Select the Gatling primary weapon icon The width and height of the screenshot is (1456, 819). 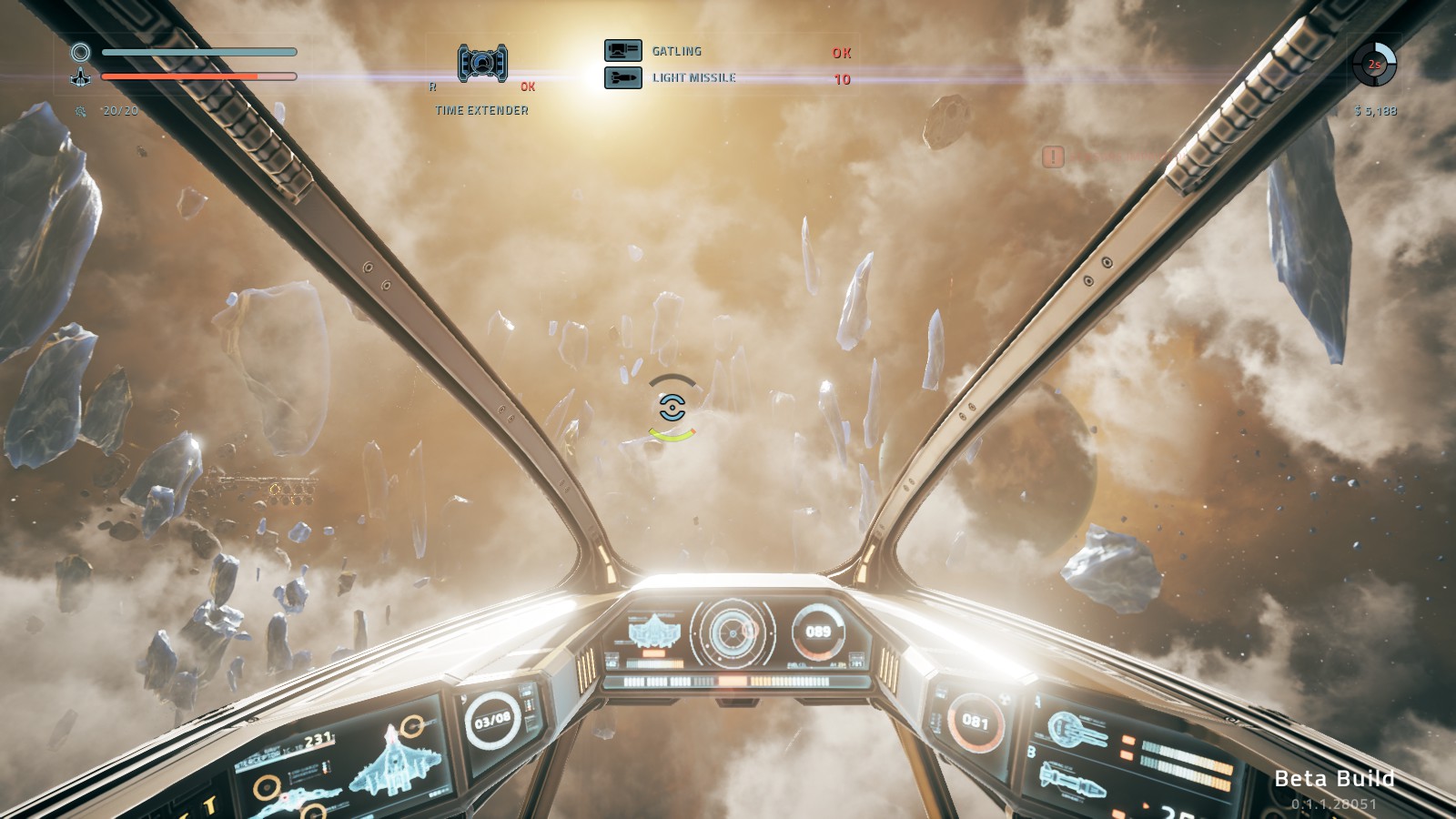623,51
